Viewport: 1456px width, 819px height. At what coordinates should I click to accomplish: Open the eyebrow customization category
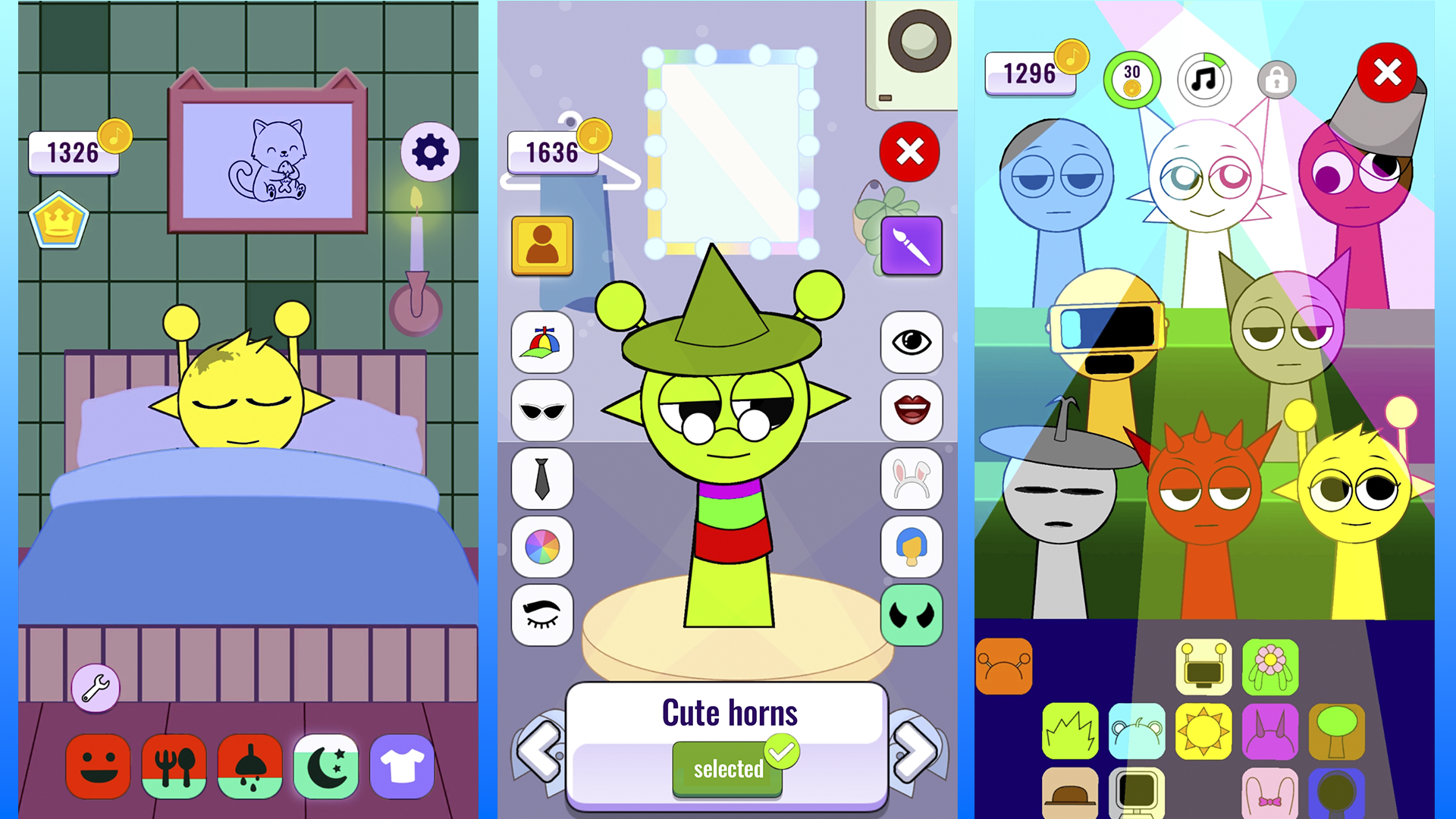542,616
